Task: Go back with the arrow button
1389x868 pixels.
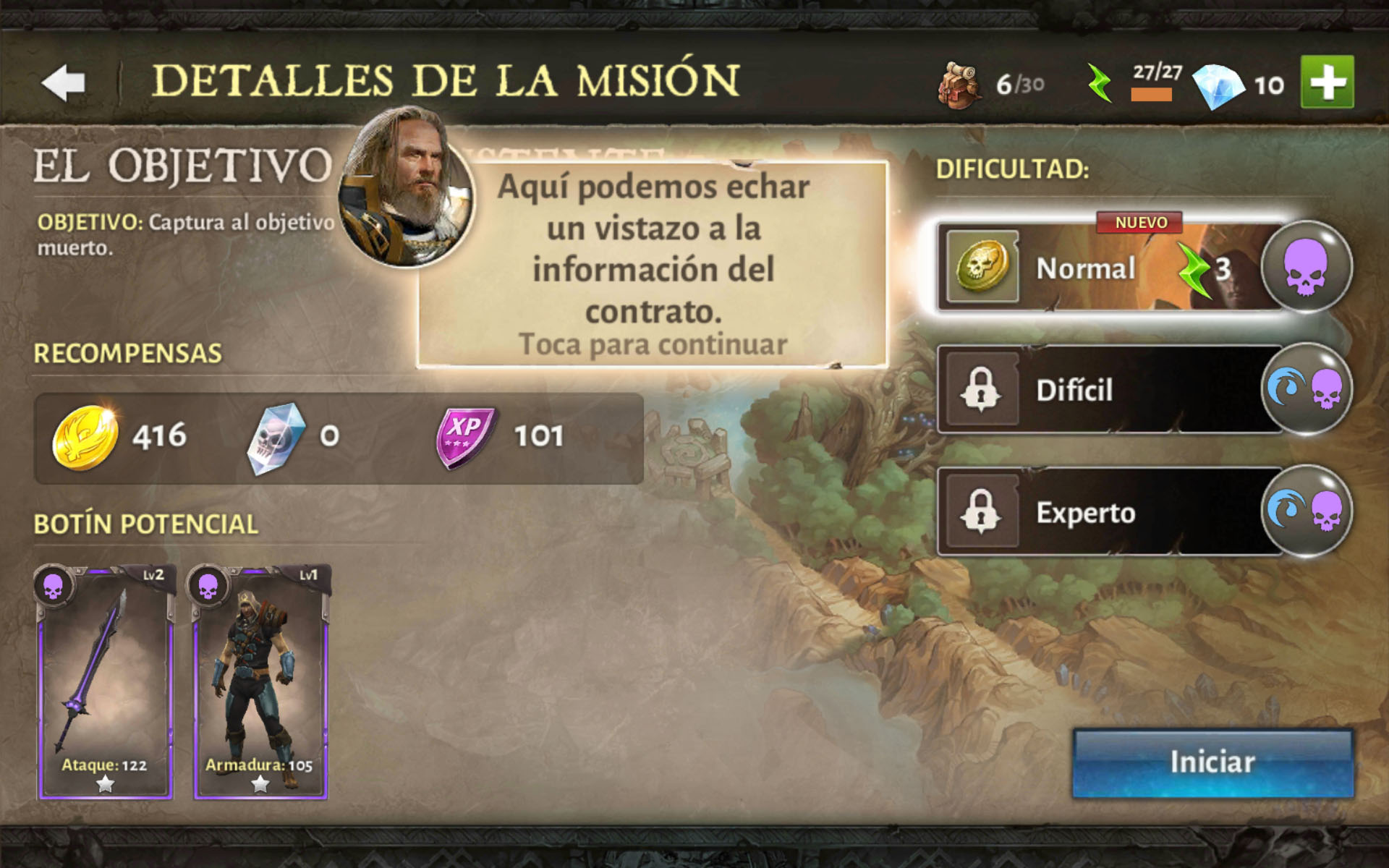Action: (64, 82)
